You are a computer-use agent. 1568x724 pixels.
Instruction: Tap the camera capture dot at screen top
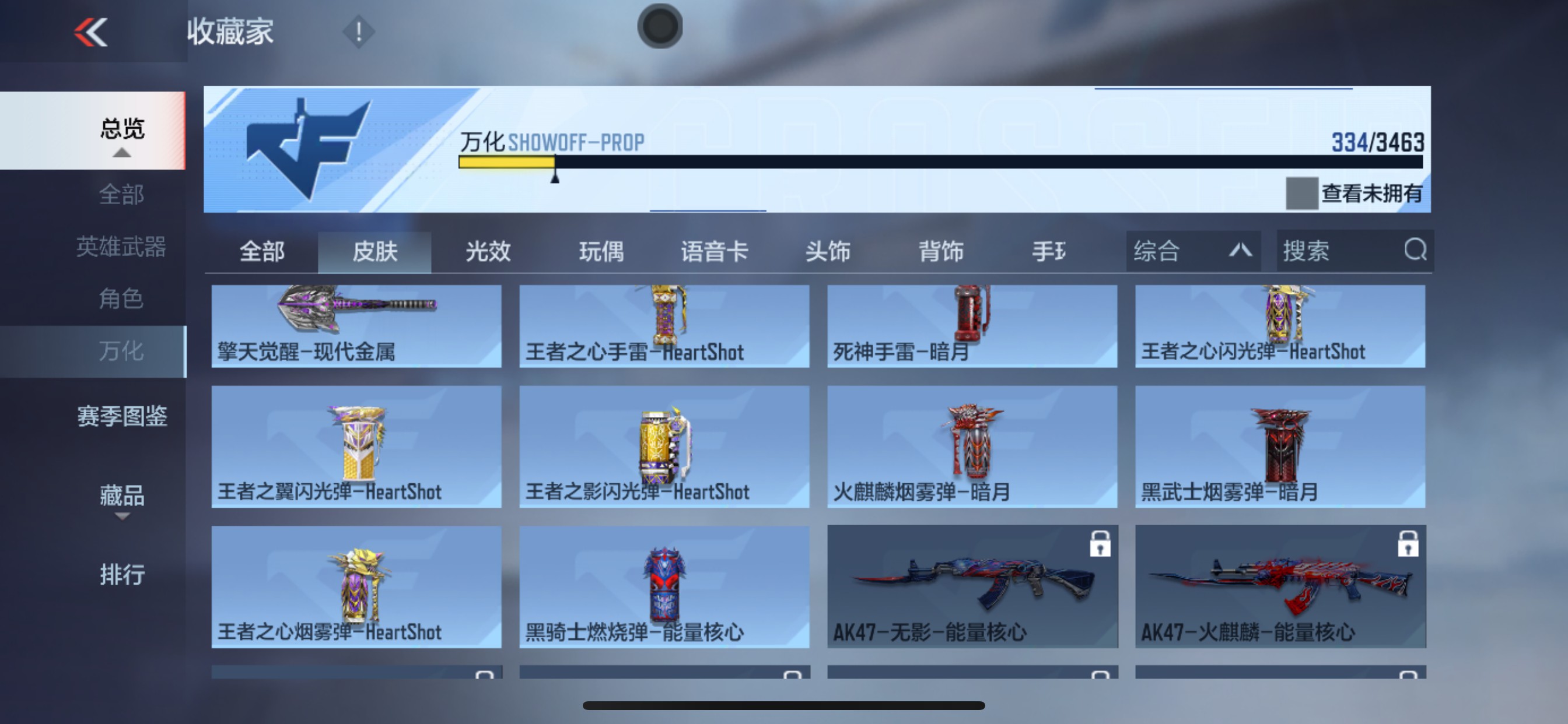tap(659, 26)
